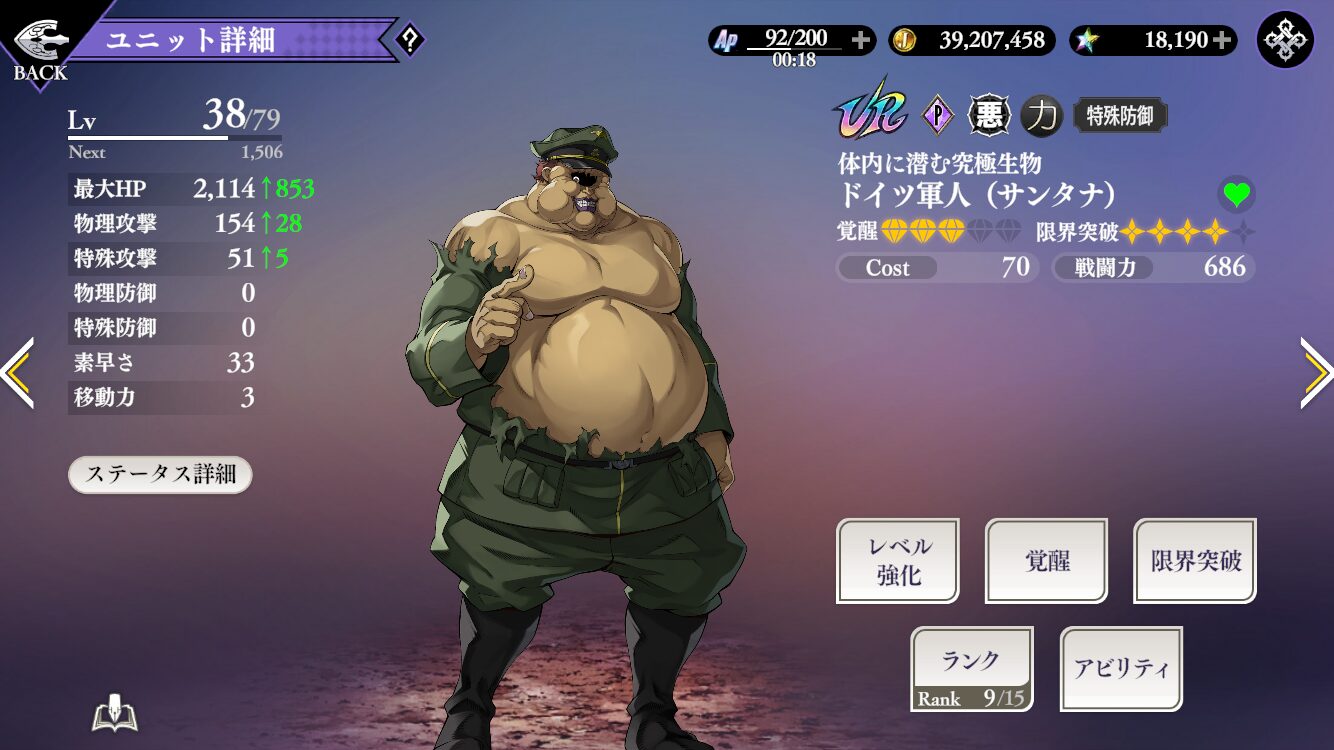
Task: Add AP with the plus button
Action: click(861, 41)
